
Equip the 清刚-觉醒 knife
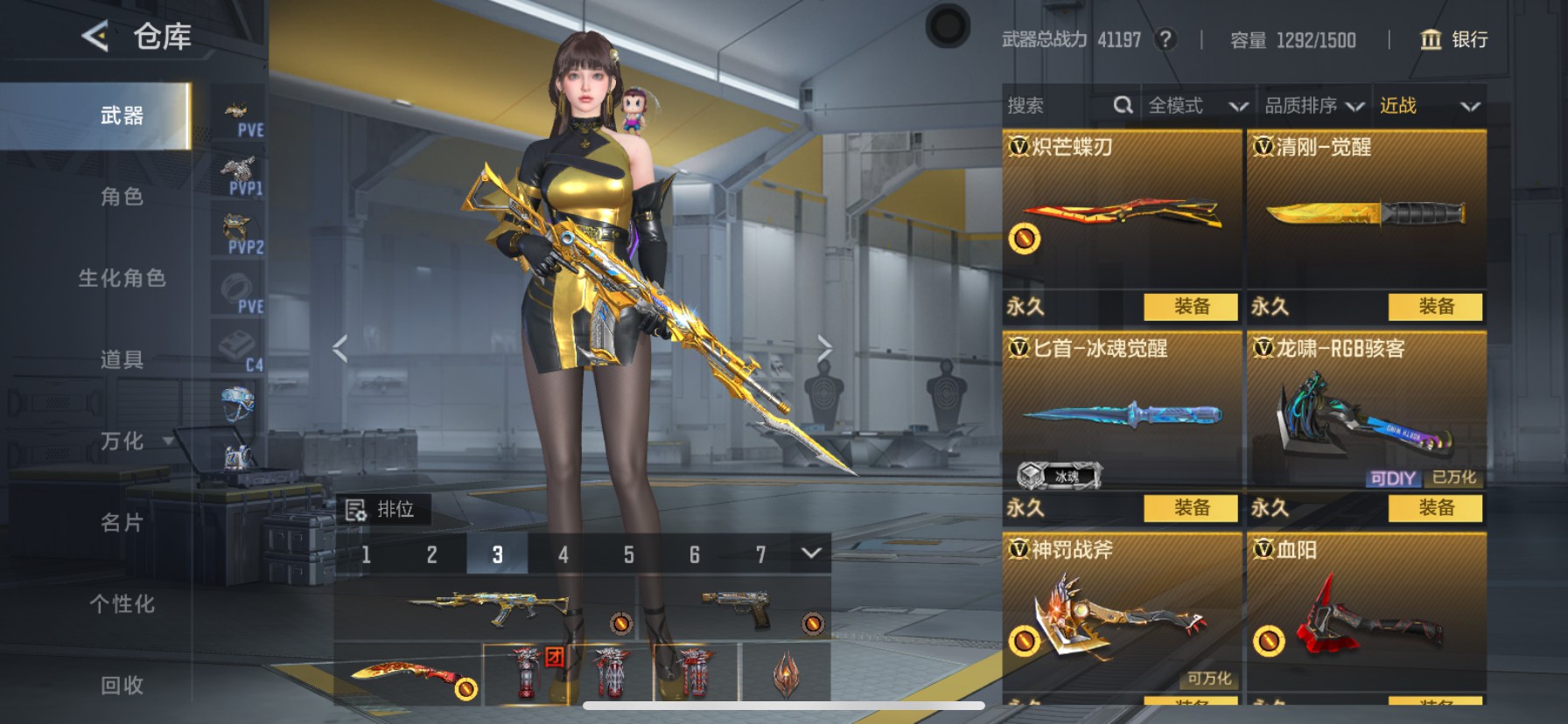pos(1435,307)
